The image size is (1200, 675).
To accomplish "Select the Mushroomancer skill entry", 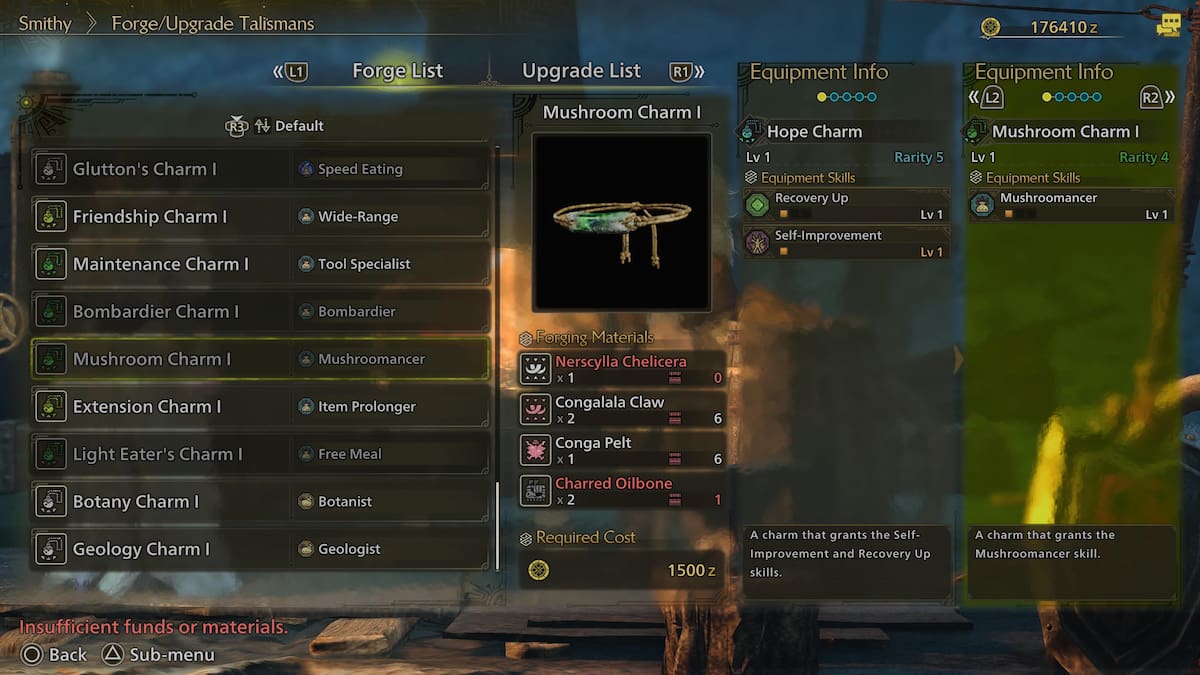I will (x=1069, y=205).
